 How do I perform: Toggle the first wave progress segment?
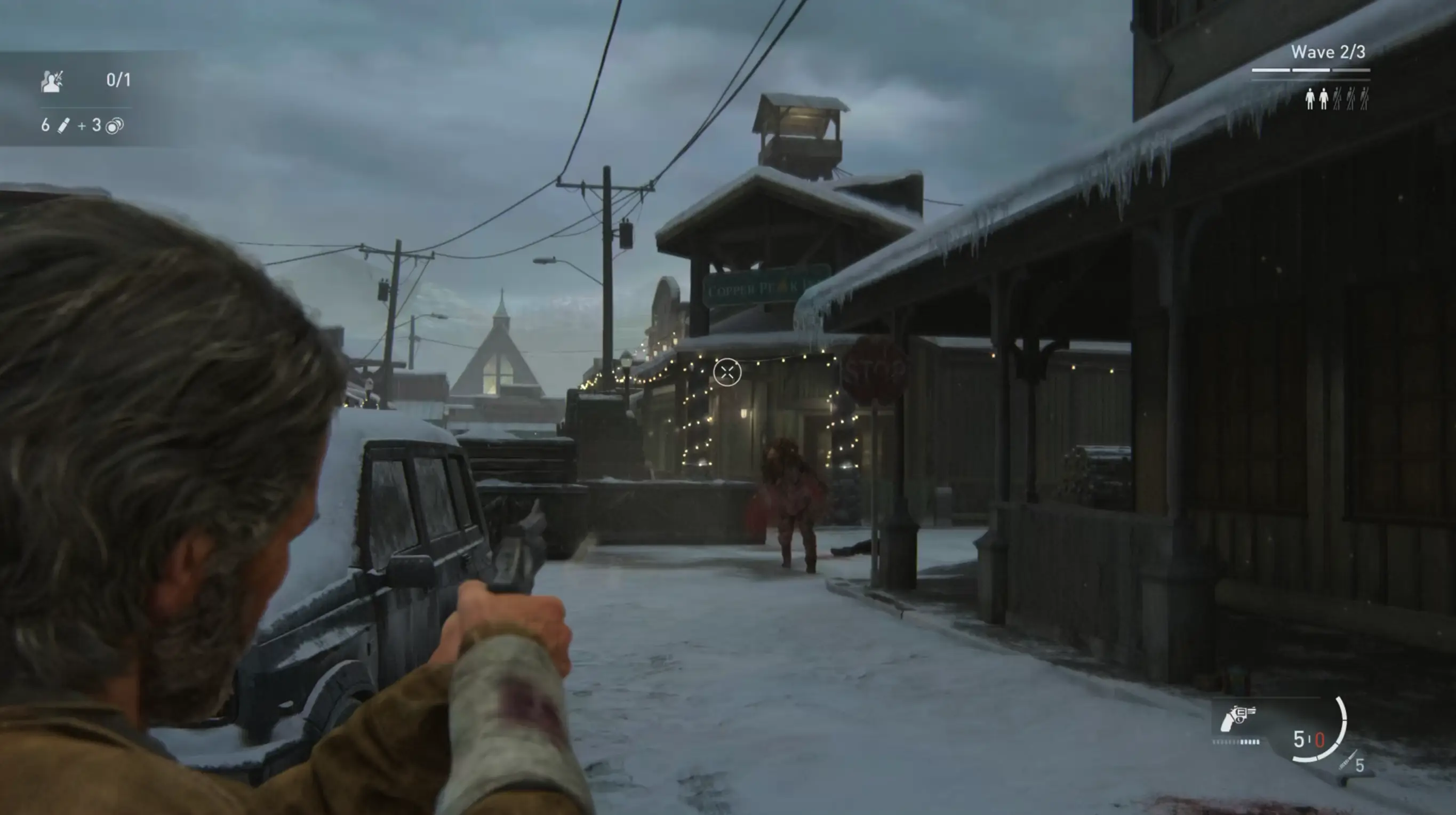1272,70
